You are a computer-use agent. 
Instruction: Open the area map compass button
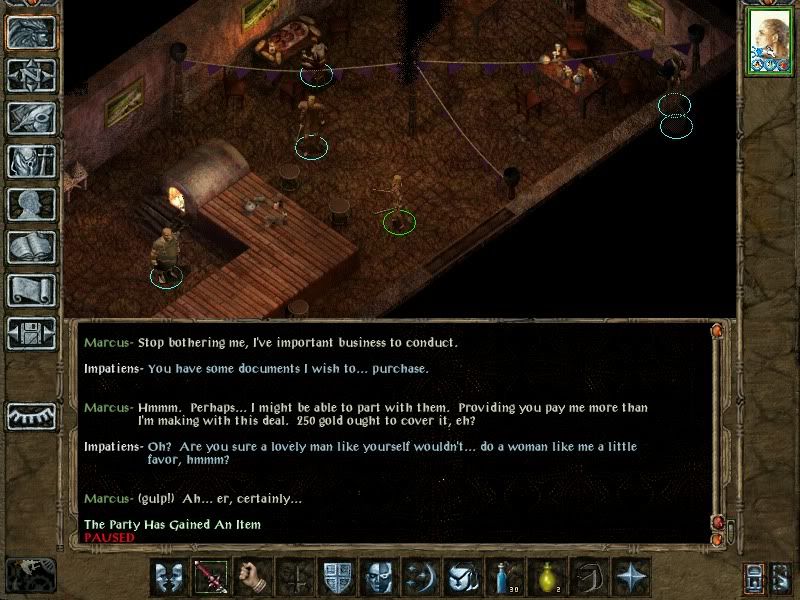click(x=31, y=76)
